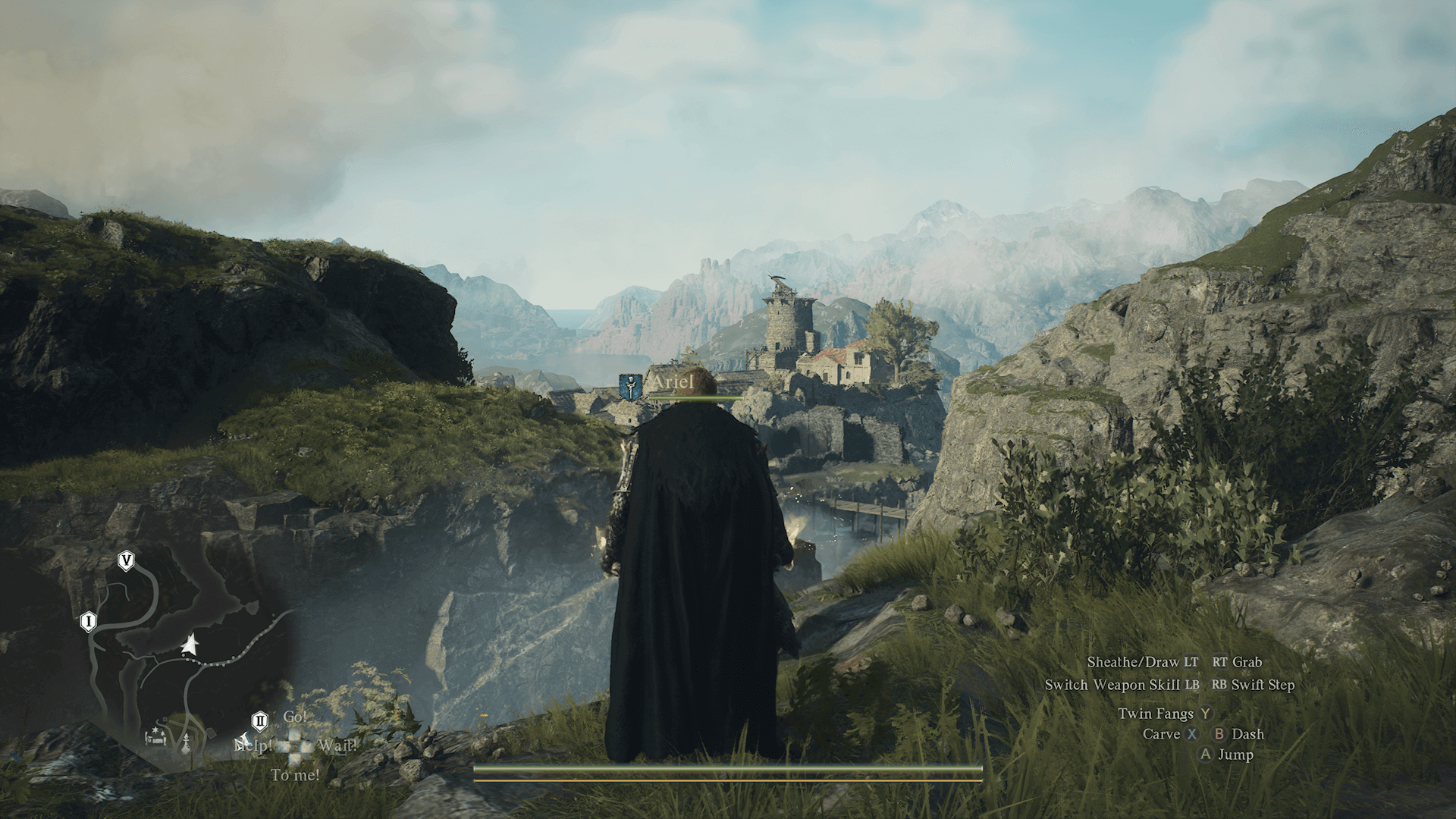Image resolution: width=1456 pixels, height=819 pixels.
Task: Click the marker II beside the minimap
Action: point(259,720)
